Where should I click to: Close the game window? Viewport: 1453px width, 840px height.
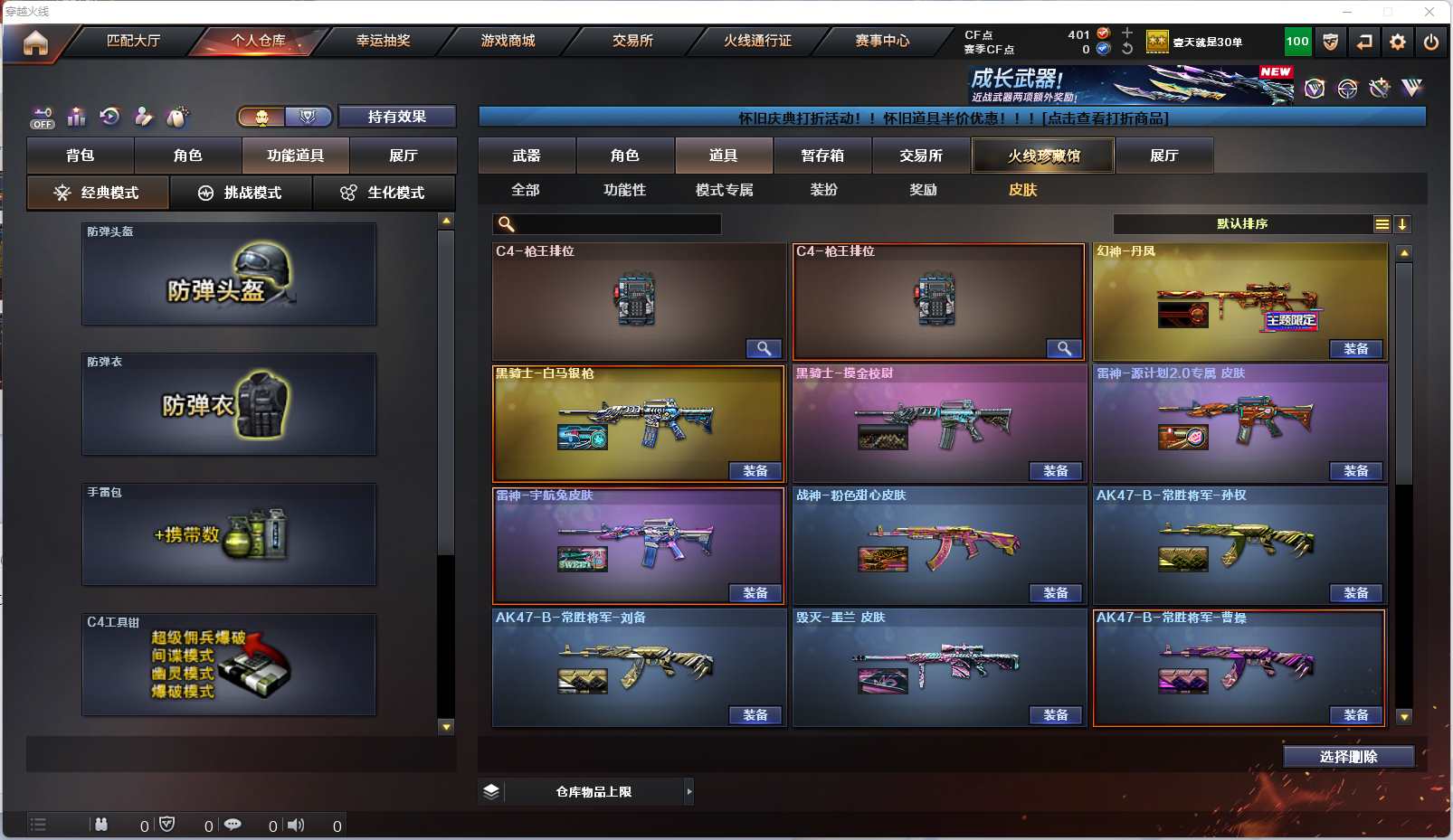1429,12
